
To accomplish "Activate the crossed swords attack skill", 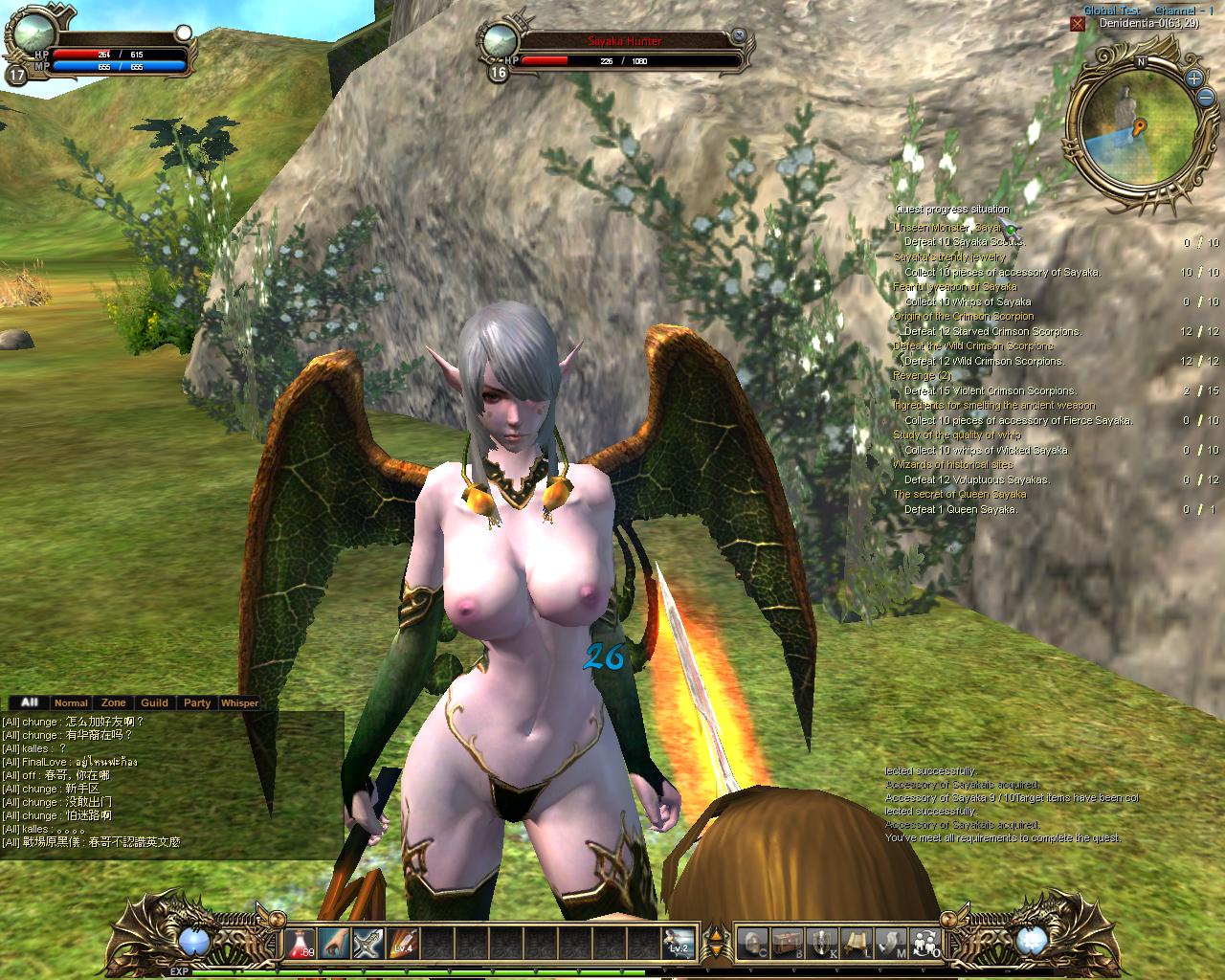I will pos(367,943).
